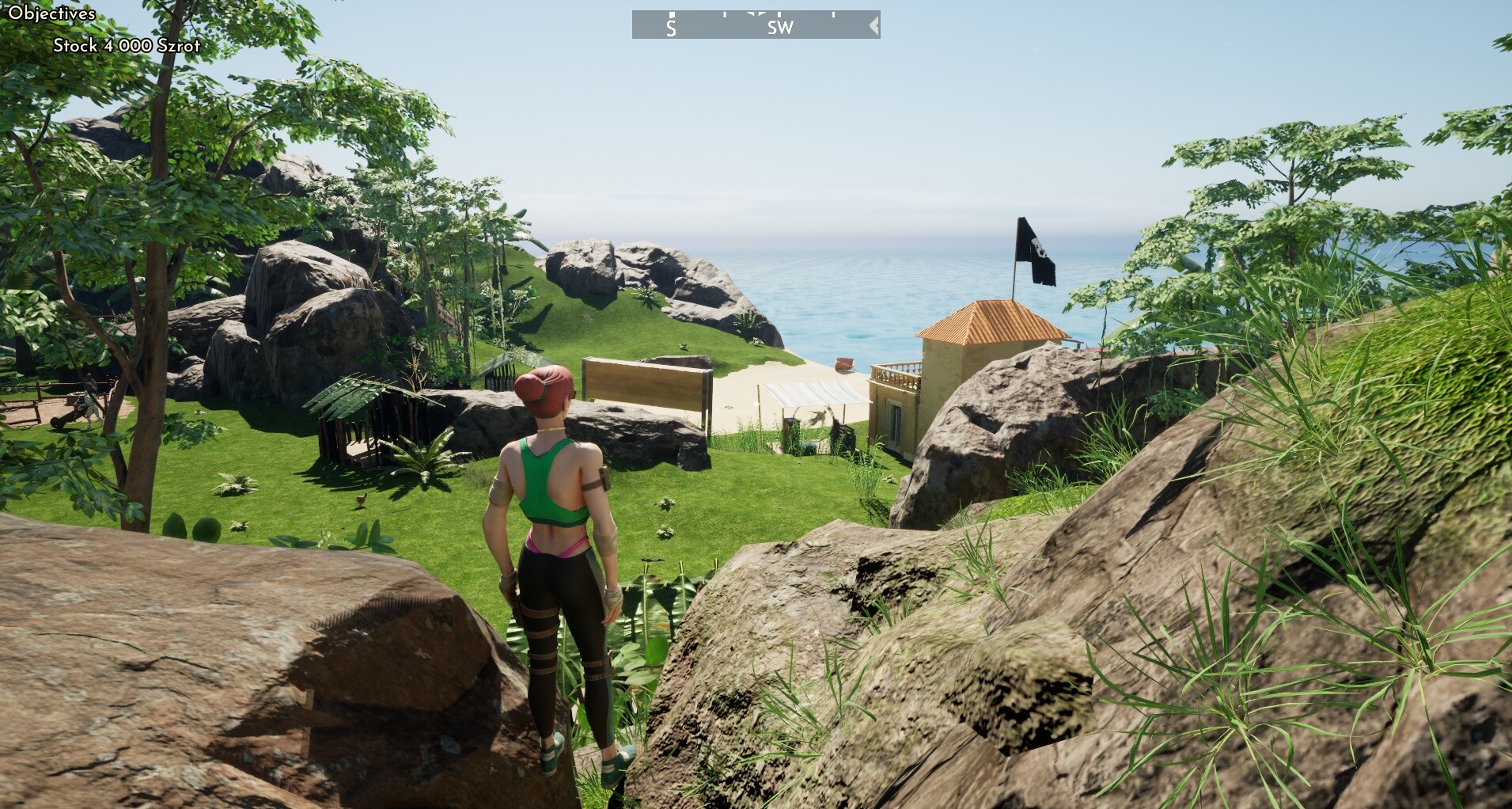Click the small square tick beside the S marker
1512x809 pixels.
tap(672, 13)
